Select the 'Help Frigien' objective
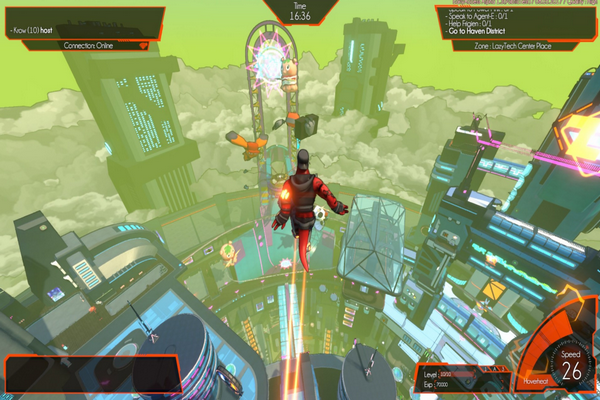This screenshot has width=600, height=400. [476, 25]
